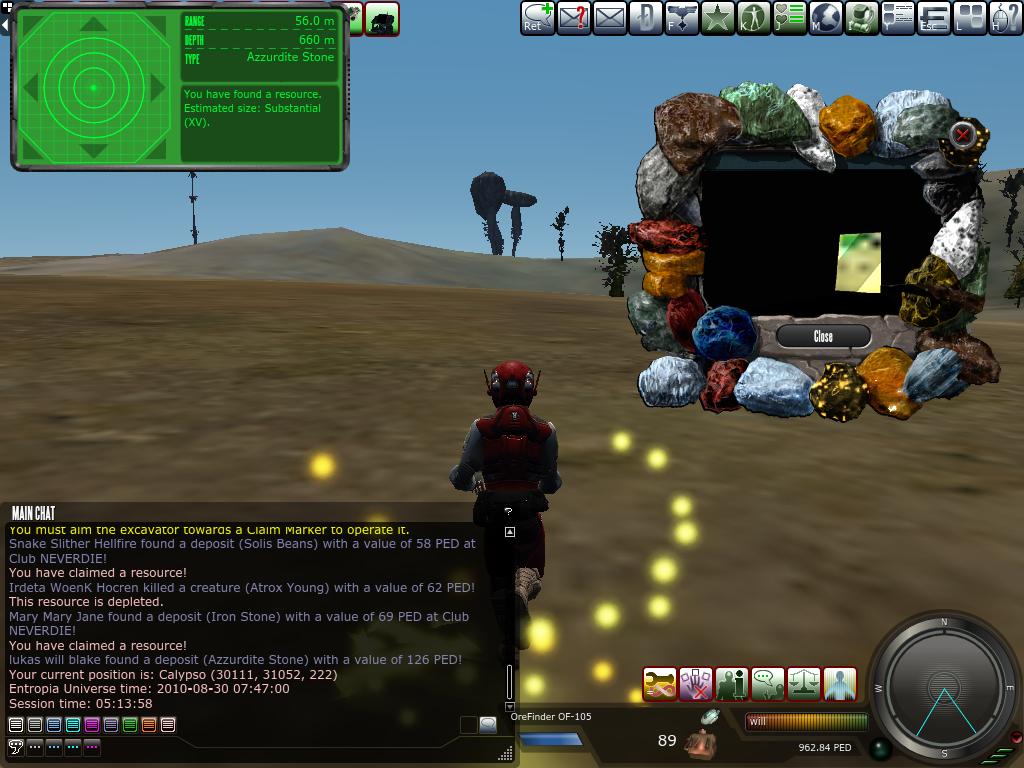Click the wrench repair action icon
This screenshot has width=1024, height=768.
point(660,684)
